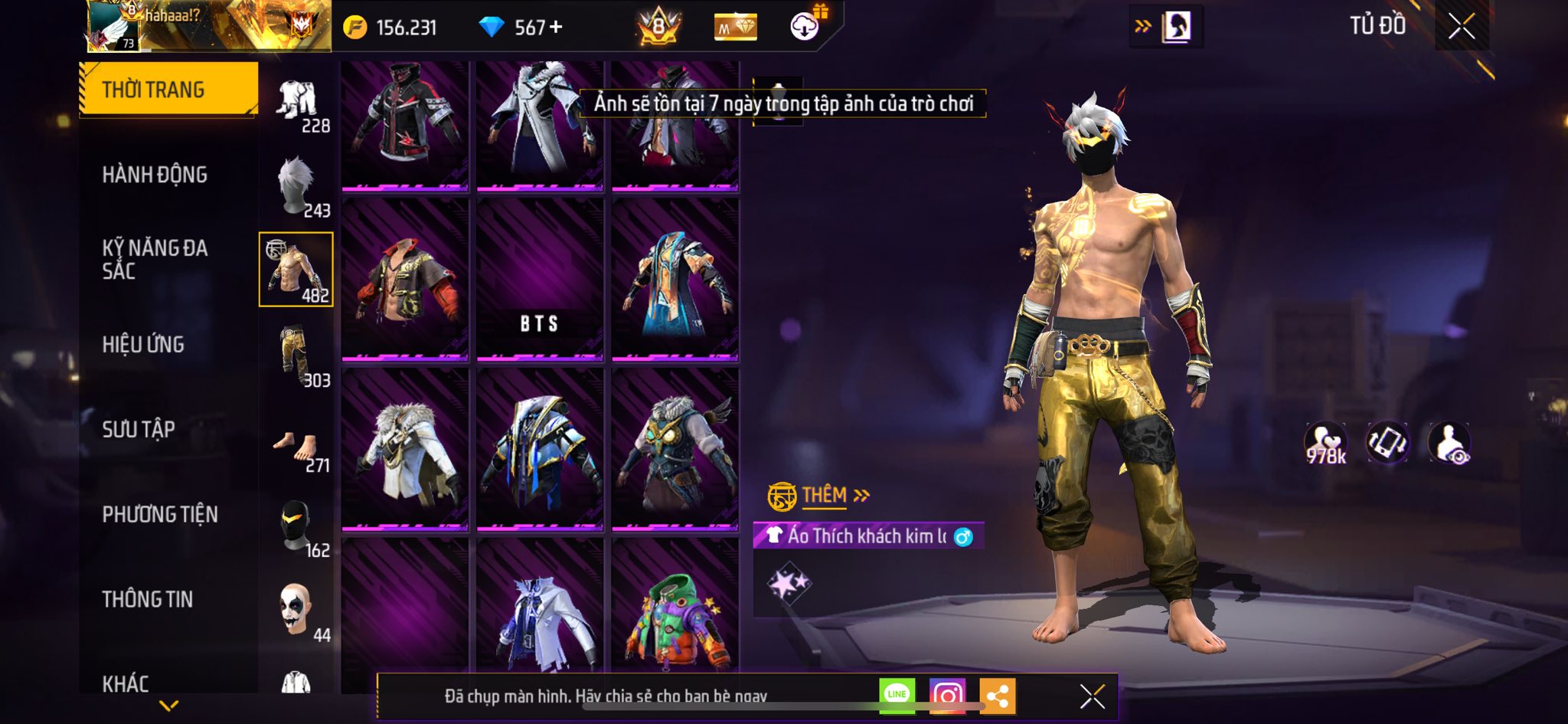Open the shoes subcategory with 271 items
This screenshot has height=724, width=1568.
(297, 449)
